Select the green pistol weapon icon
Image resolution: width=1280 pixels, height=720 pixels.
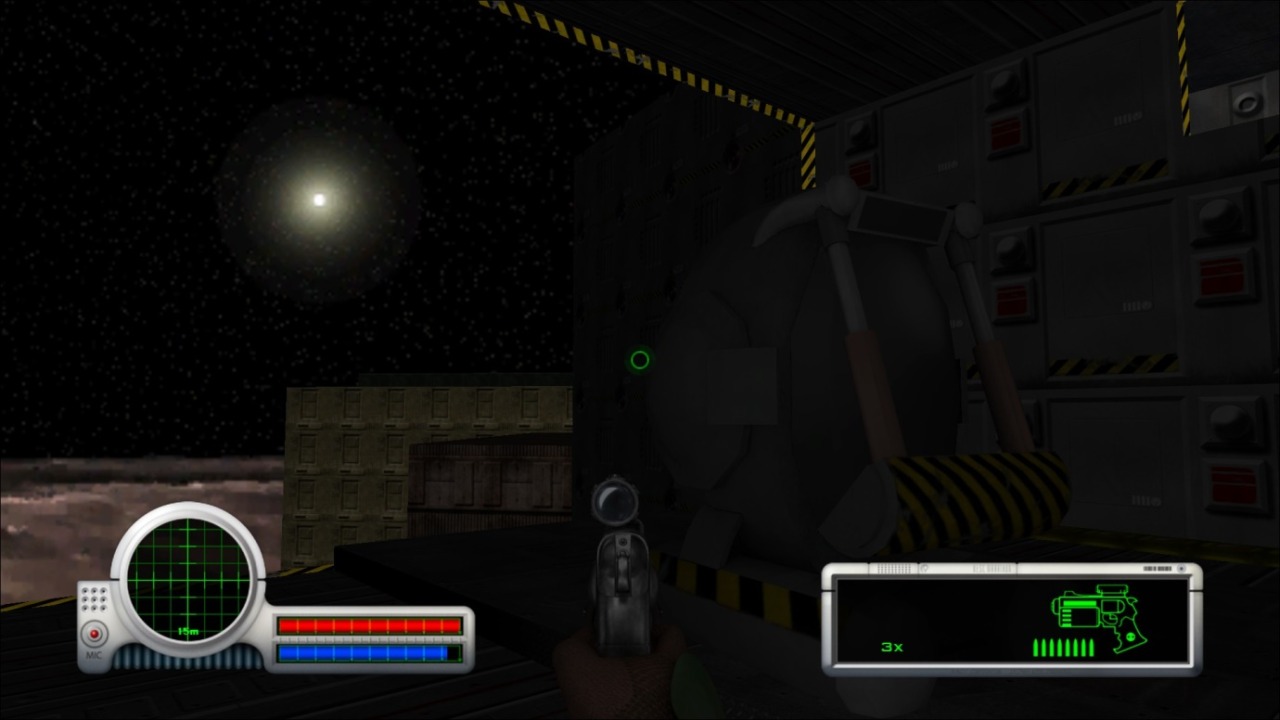[x=1095, y=613]
